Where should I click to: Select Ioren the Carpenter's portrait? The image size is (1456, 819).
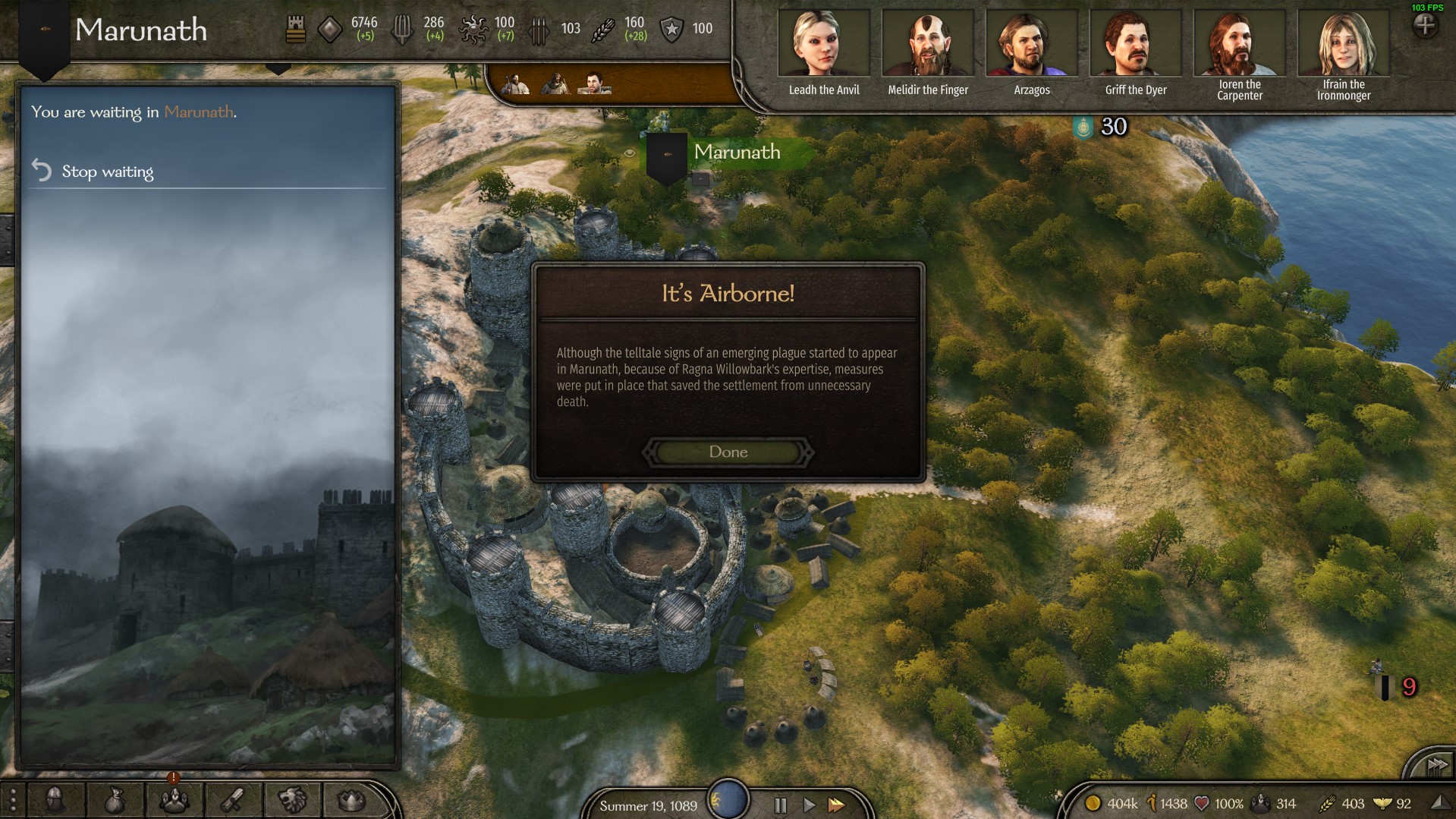(1239, 44)
